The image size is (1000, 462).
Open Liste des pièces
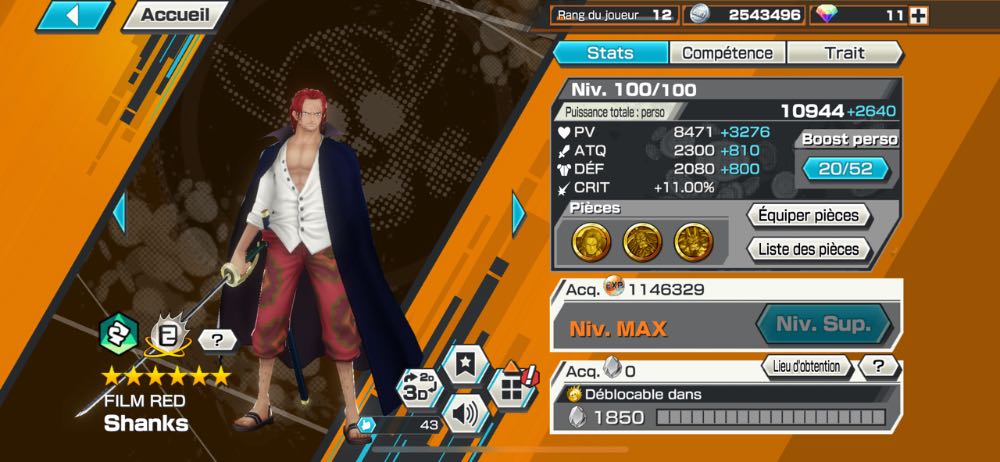(x=808, y=249)
